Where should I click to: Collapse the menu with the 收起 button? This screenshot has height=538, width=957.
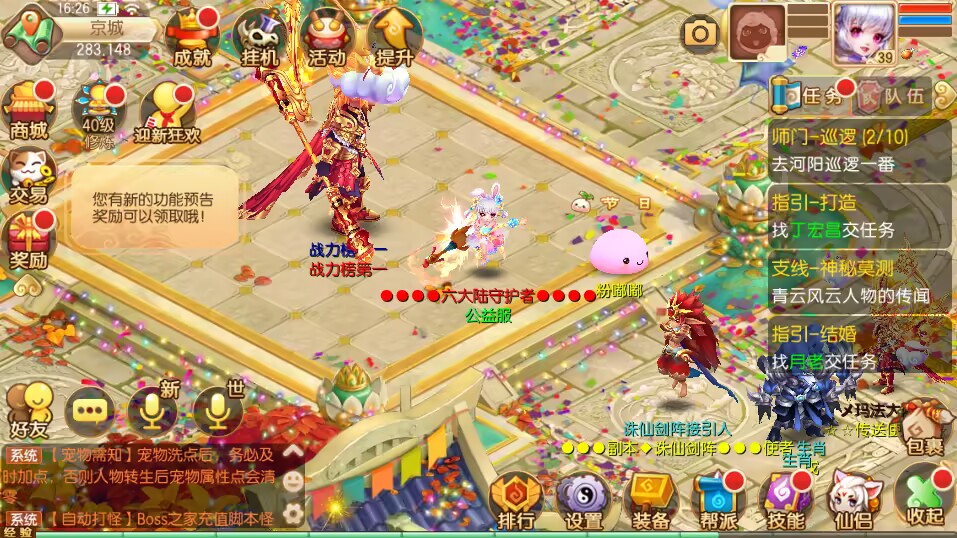pyautogui.click(x=924, y=499)
